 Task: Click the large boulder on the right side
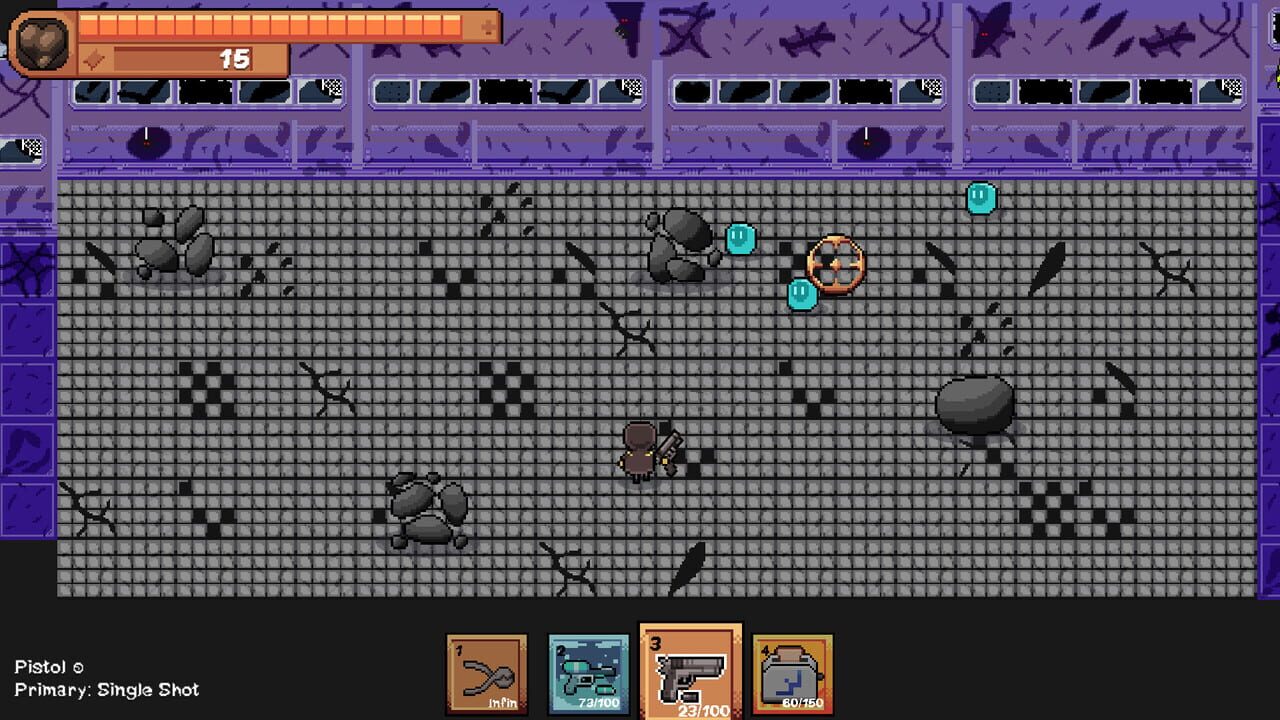[974, 402]
